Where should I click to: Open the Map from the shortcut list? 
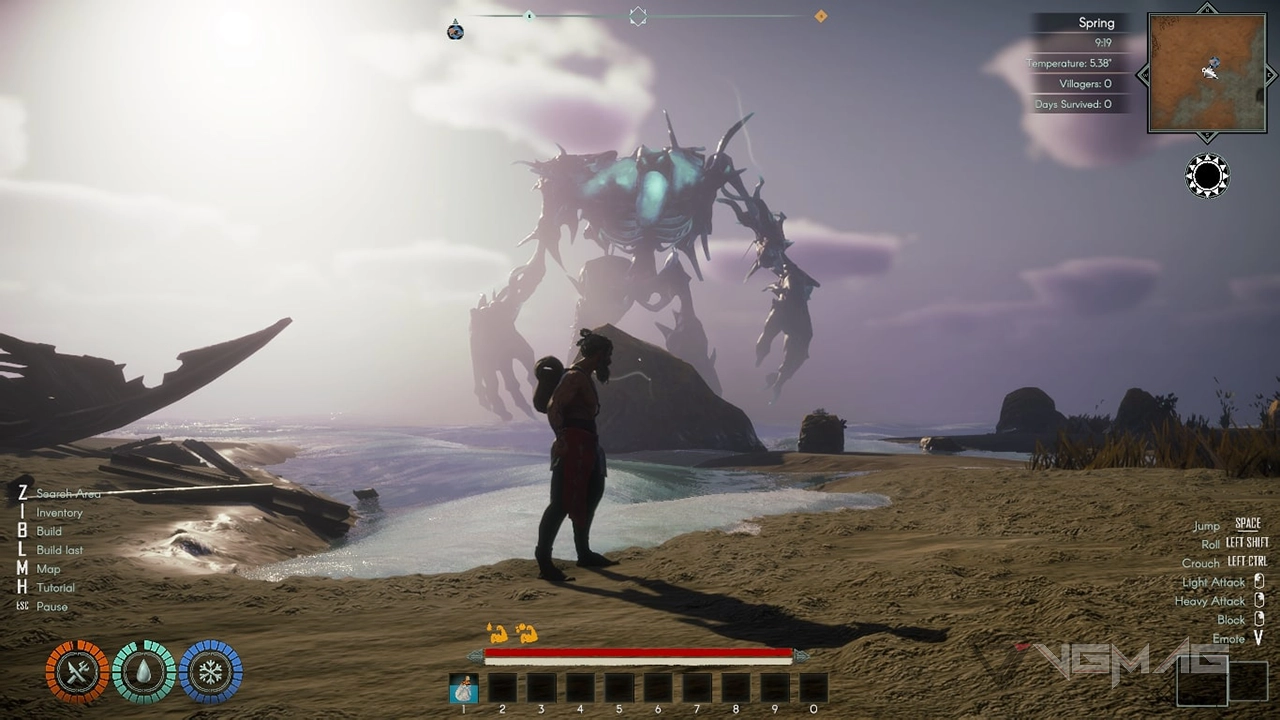[48, 569]
